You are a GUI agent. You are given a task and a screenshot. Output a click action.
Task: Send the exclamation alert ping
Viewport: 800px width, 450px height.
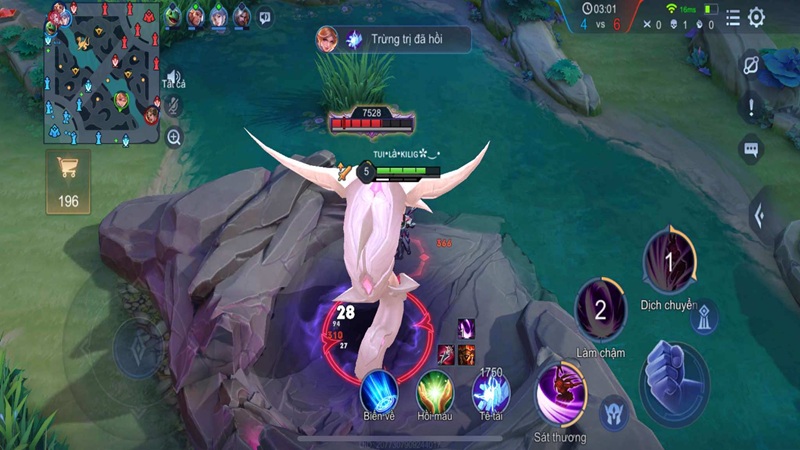tap(751, 107)
